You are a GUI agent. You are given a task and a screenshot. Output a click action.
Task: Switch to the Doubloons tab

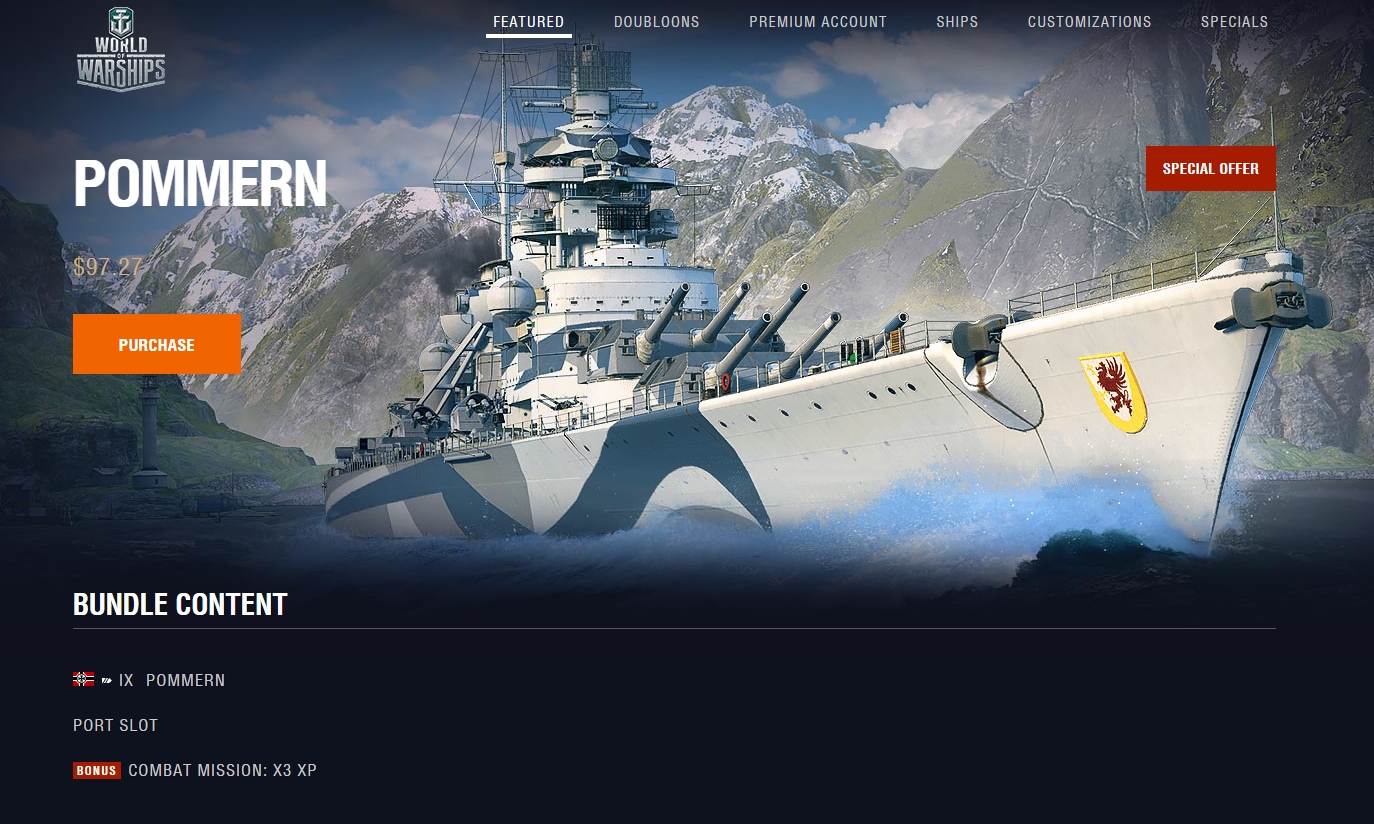pyautogui.click(x=656, y=22)
